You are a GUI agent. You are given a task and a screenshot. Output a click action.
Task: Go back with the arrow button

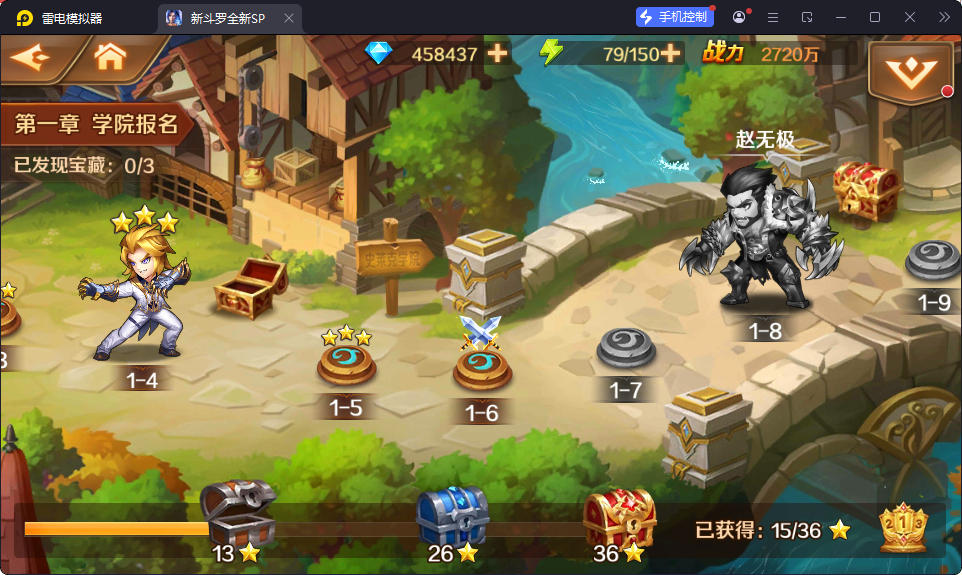(32, 58)
